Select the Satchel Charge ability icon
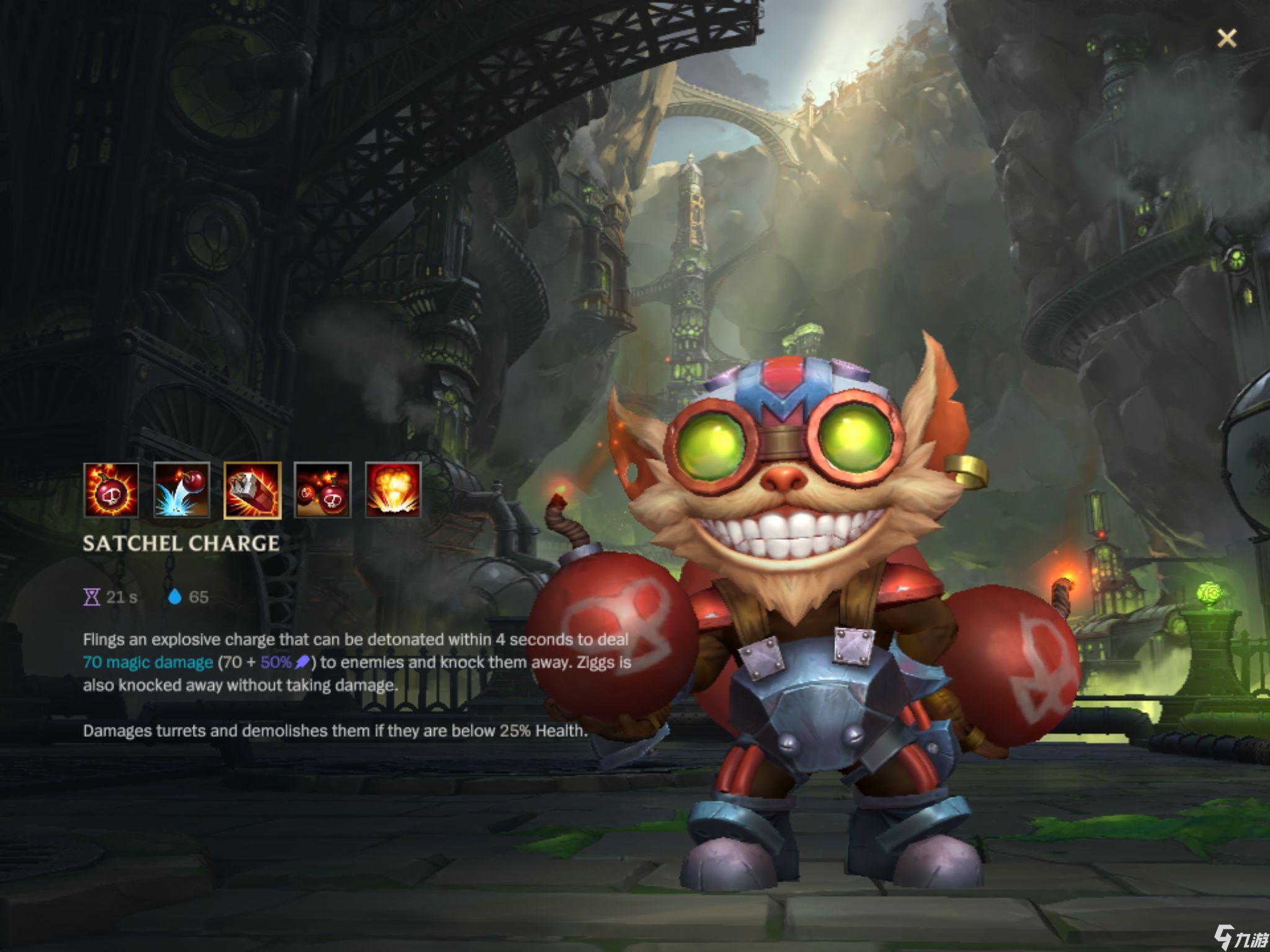Viewport: 1270px width, 952px height. 252,490
